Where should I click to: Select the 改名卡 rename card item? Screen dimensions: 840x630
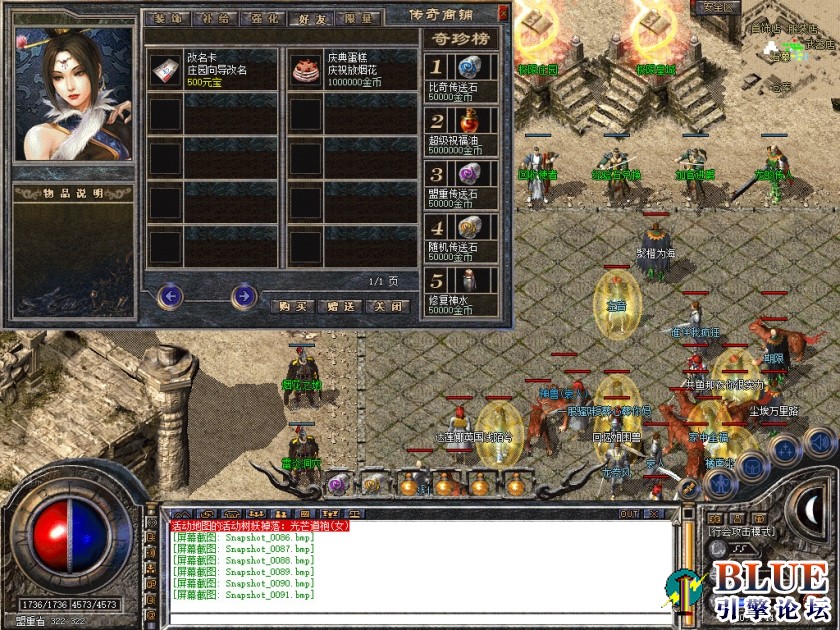212,70
